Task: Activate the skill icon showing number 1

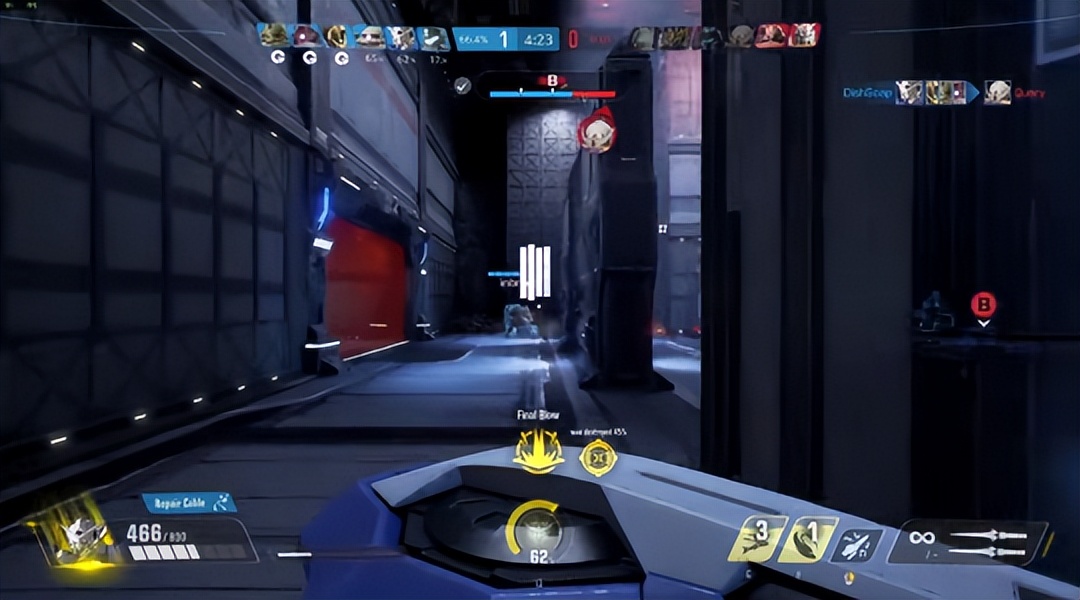Action: click(x=807, y=540)
